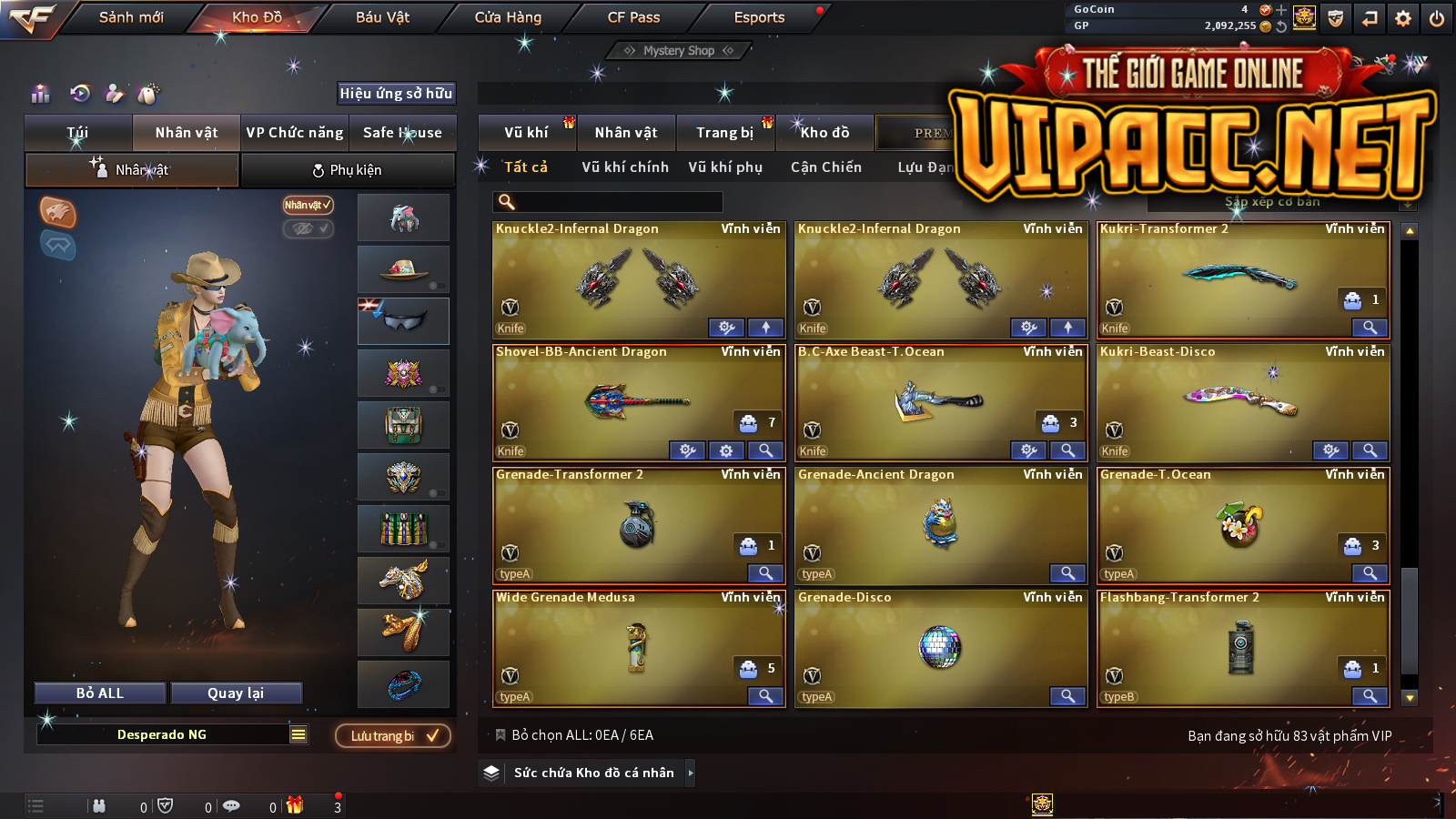The image size is (1456, 819).
Task: Click the Quay lại back button
Action: click(236, 693)
